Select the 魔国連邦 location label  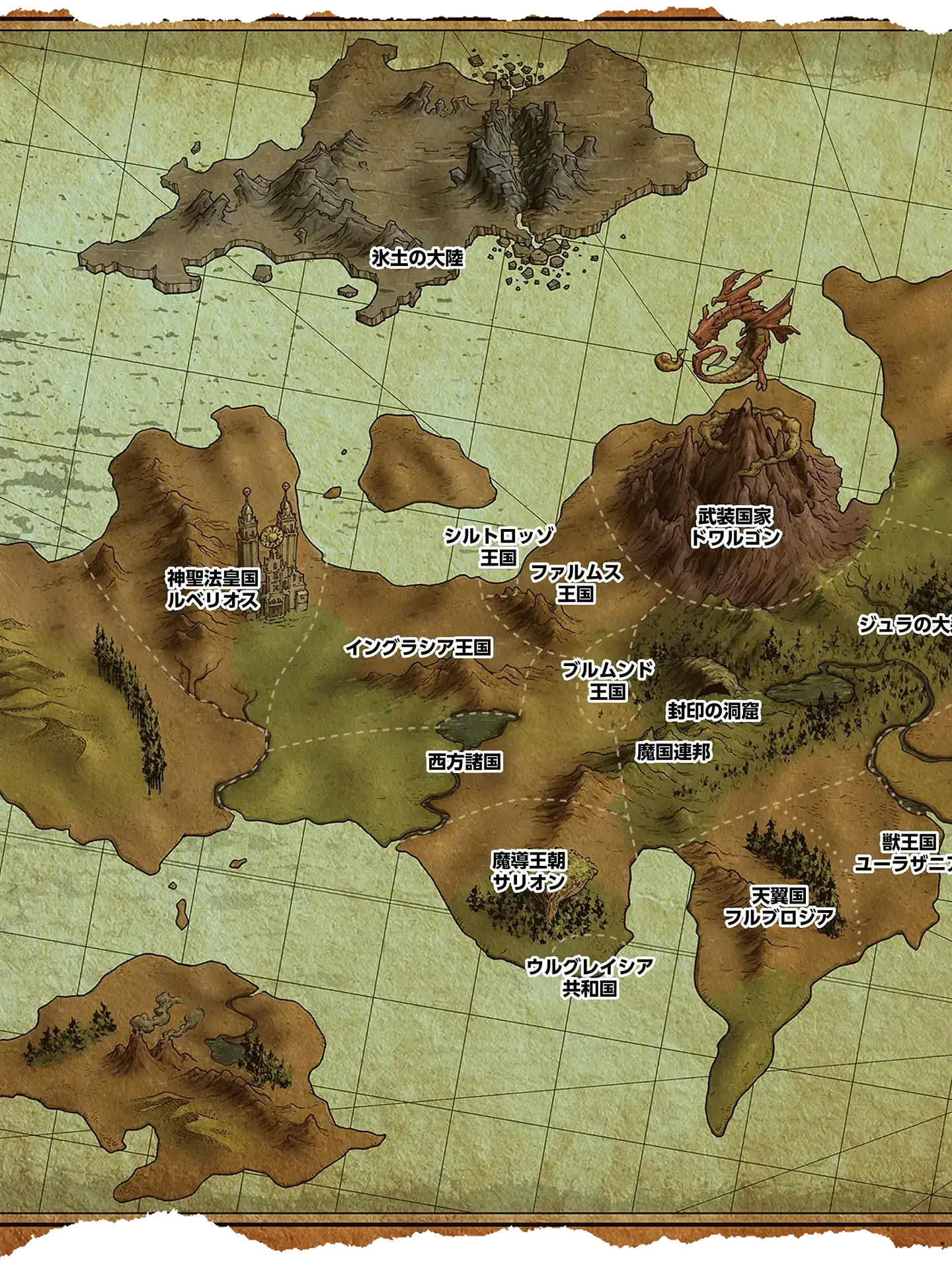click(x=674, y=752)
